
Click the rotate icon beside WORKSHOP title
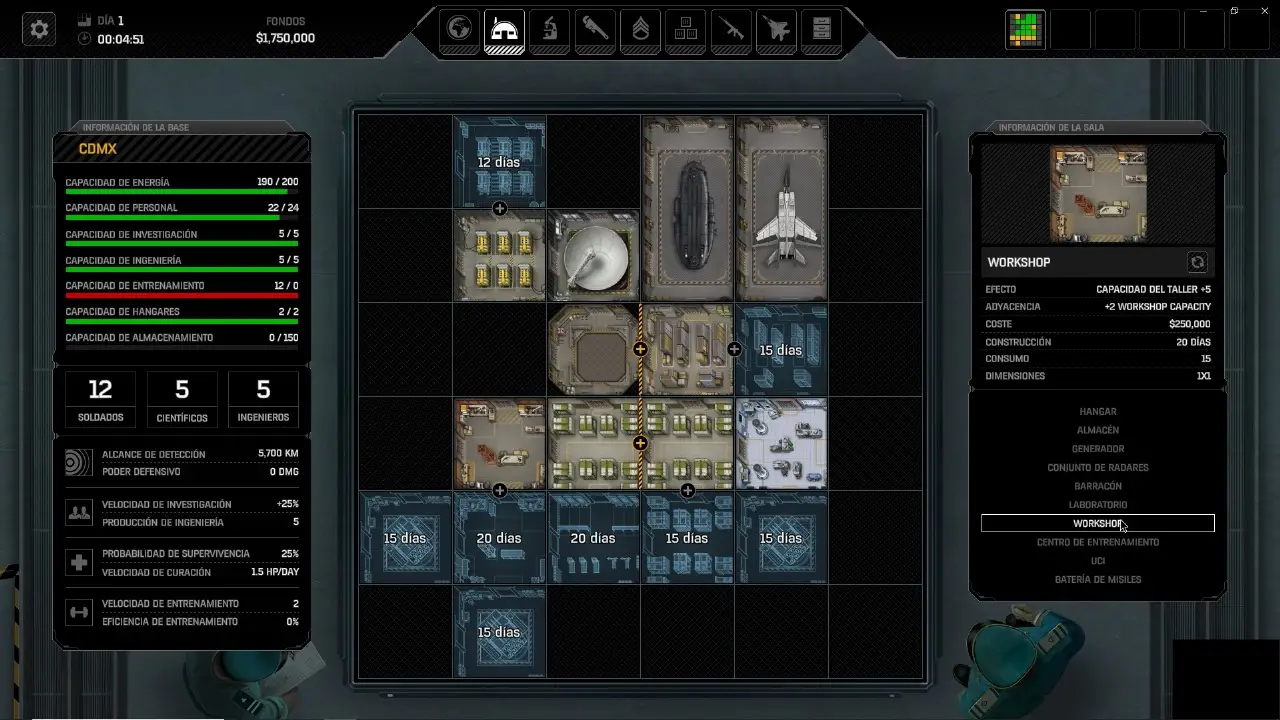1198,261
